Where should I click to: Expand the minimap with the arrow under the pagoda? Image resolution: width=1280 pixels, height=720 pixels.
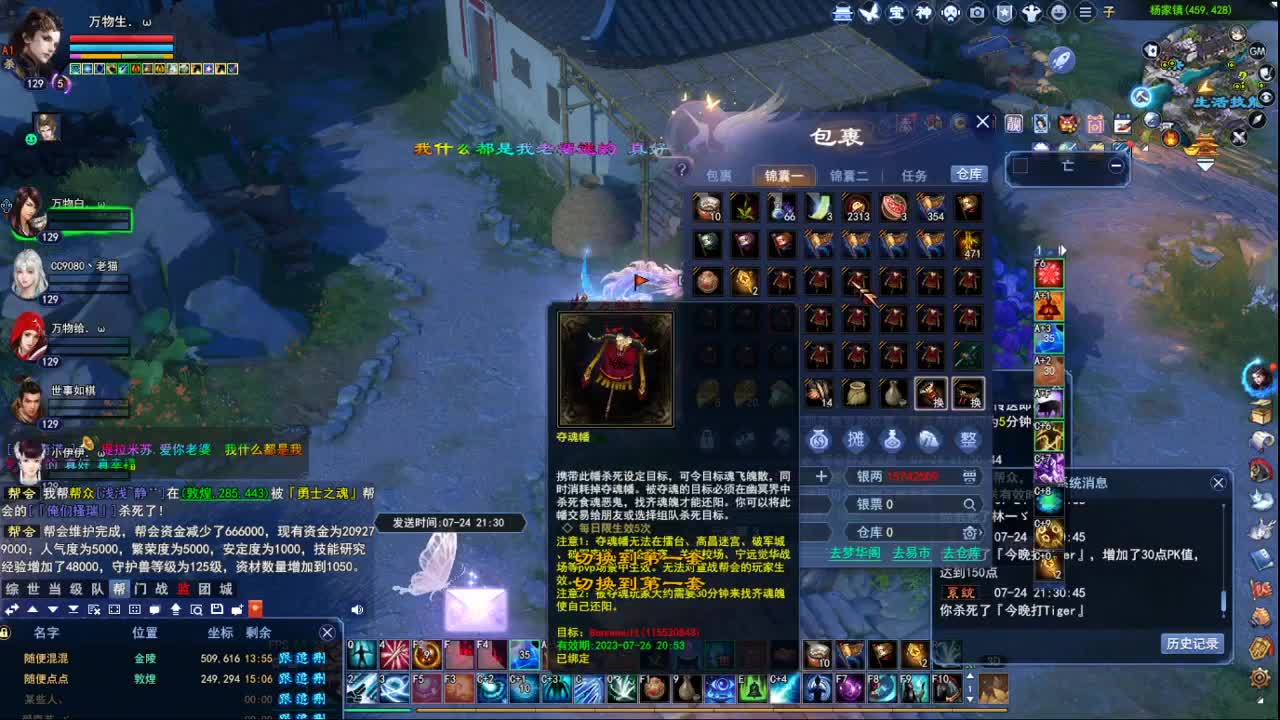pos(1205,166)
